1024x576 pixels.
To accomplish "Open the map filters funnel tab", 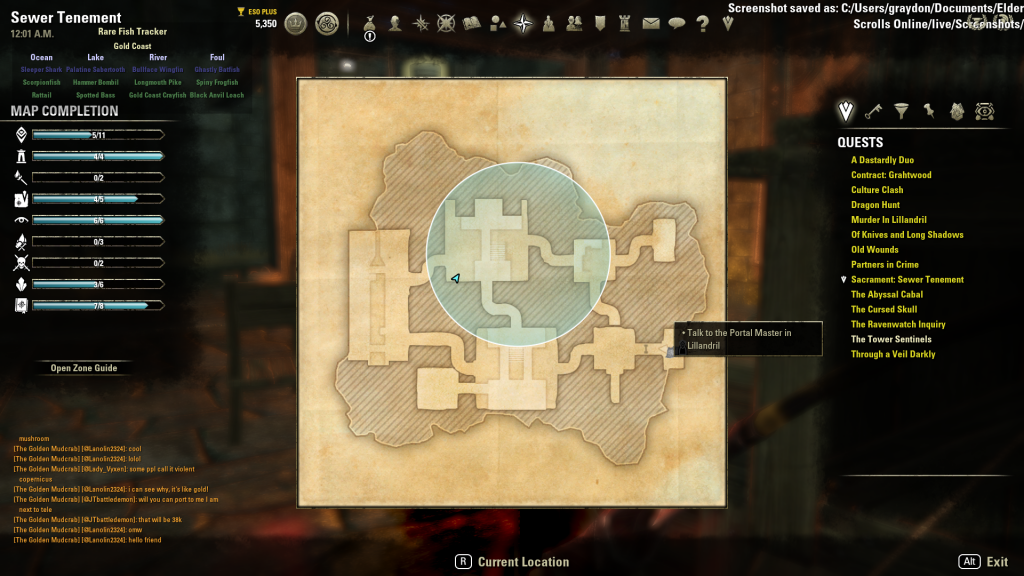I will click(x=901, y=110).
